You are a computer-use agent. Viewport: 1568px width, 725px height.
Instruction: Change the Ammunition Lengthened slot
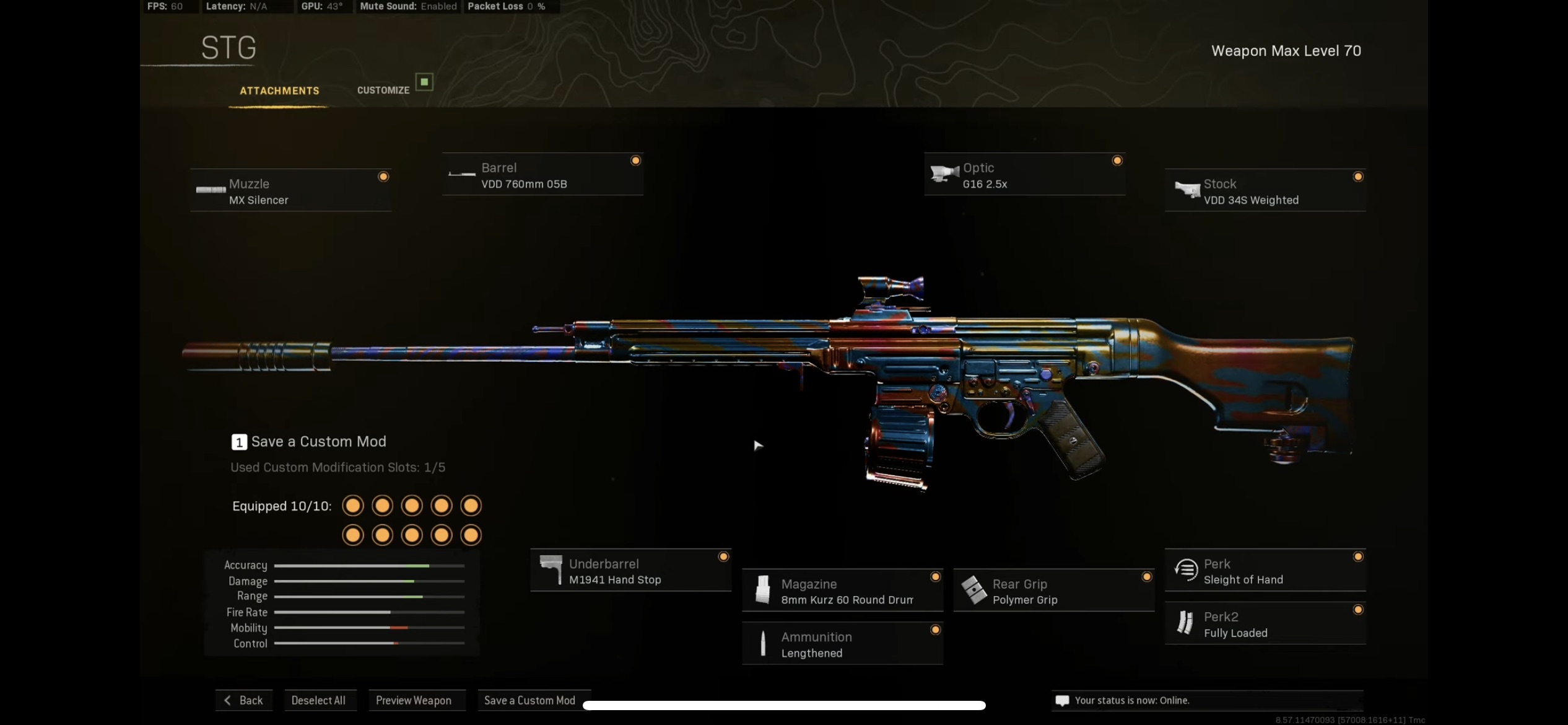pyautogui.click(x=842, y=644)
